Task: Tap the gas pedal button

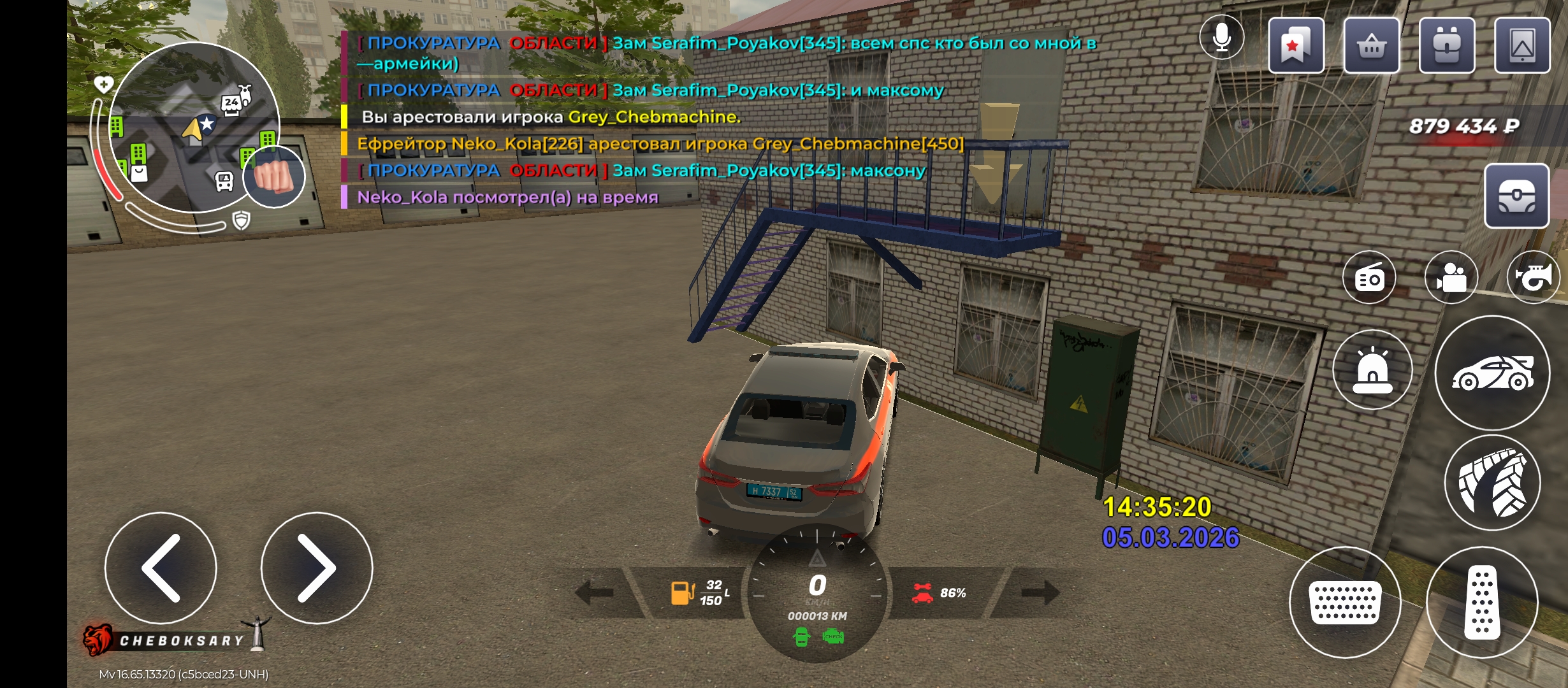Action: pos(1482,602)
